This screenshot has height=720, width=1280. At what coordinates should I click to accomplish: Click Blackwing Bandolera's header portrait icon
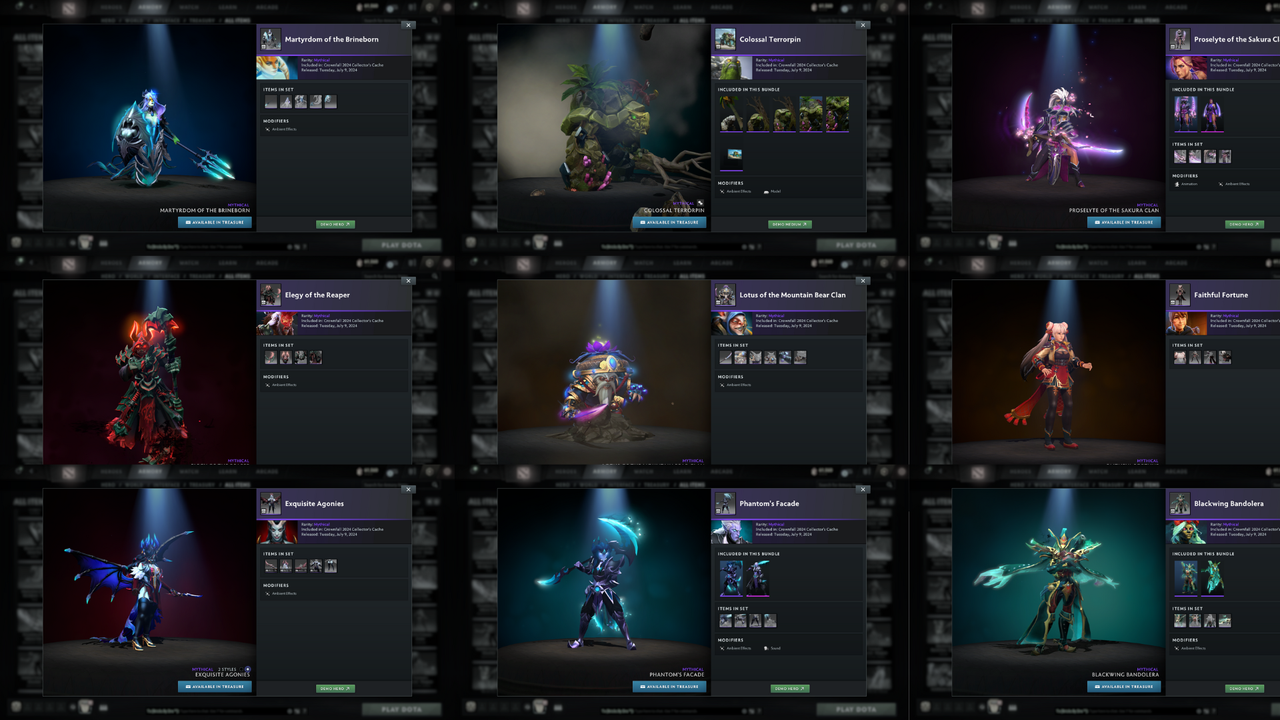coord(1179,503)
